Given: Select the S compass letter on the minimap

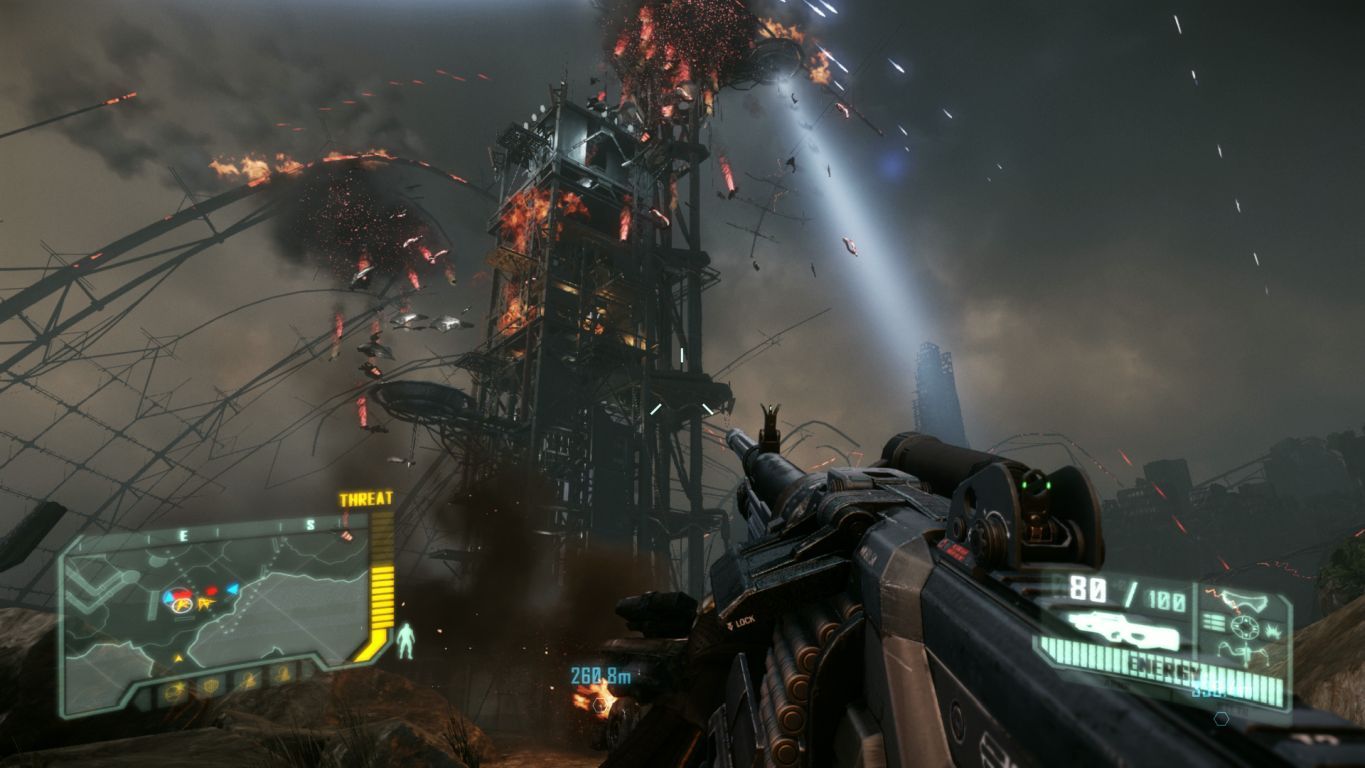Looking at the screenshot, I should (x=311, y=524).
